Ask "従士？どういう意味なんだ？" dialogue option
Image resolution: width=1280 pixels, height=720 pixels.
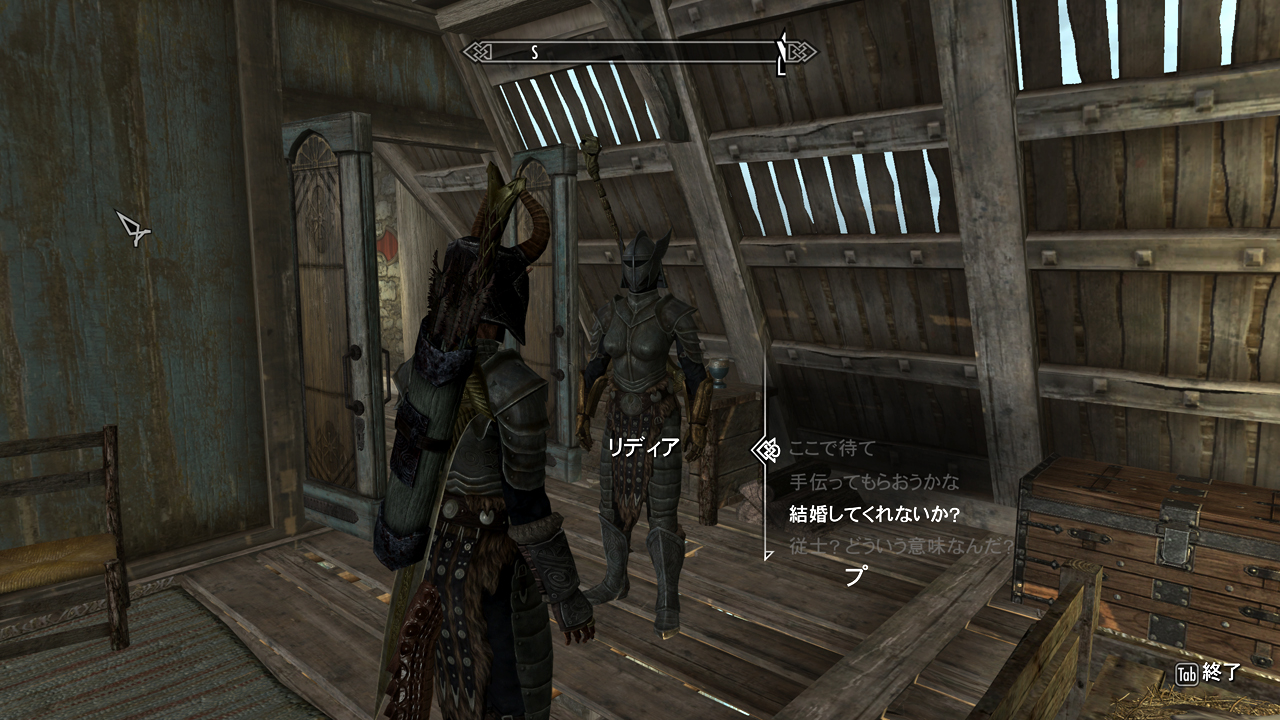click(x=900, y=547)
